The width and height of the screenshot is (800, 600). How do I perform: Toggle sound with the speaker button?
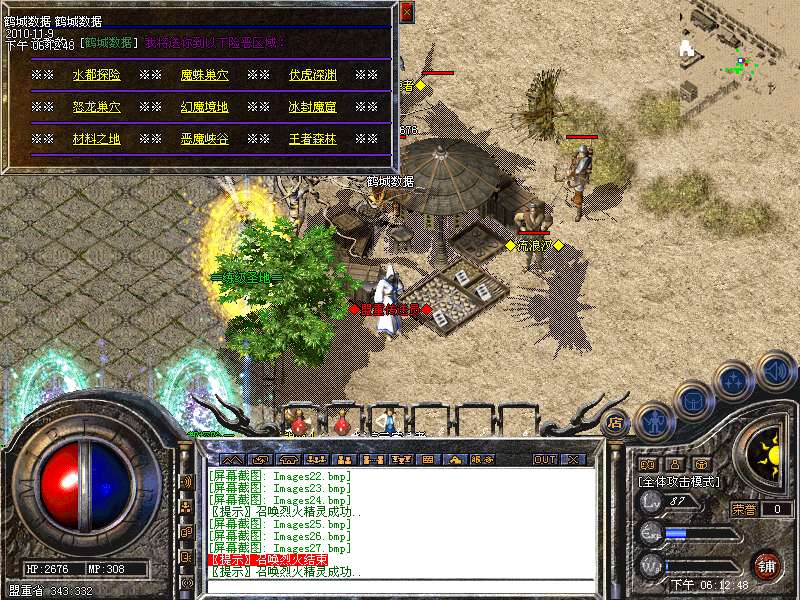point(775,371)
